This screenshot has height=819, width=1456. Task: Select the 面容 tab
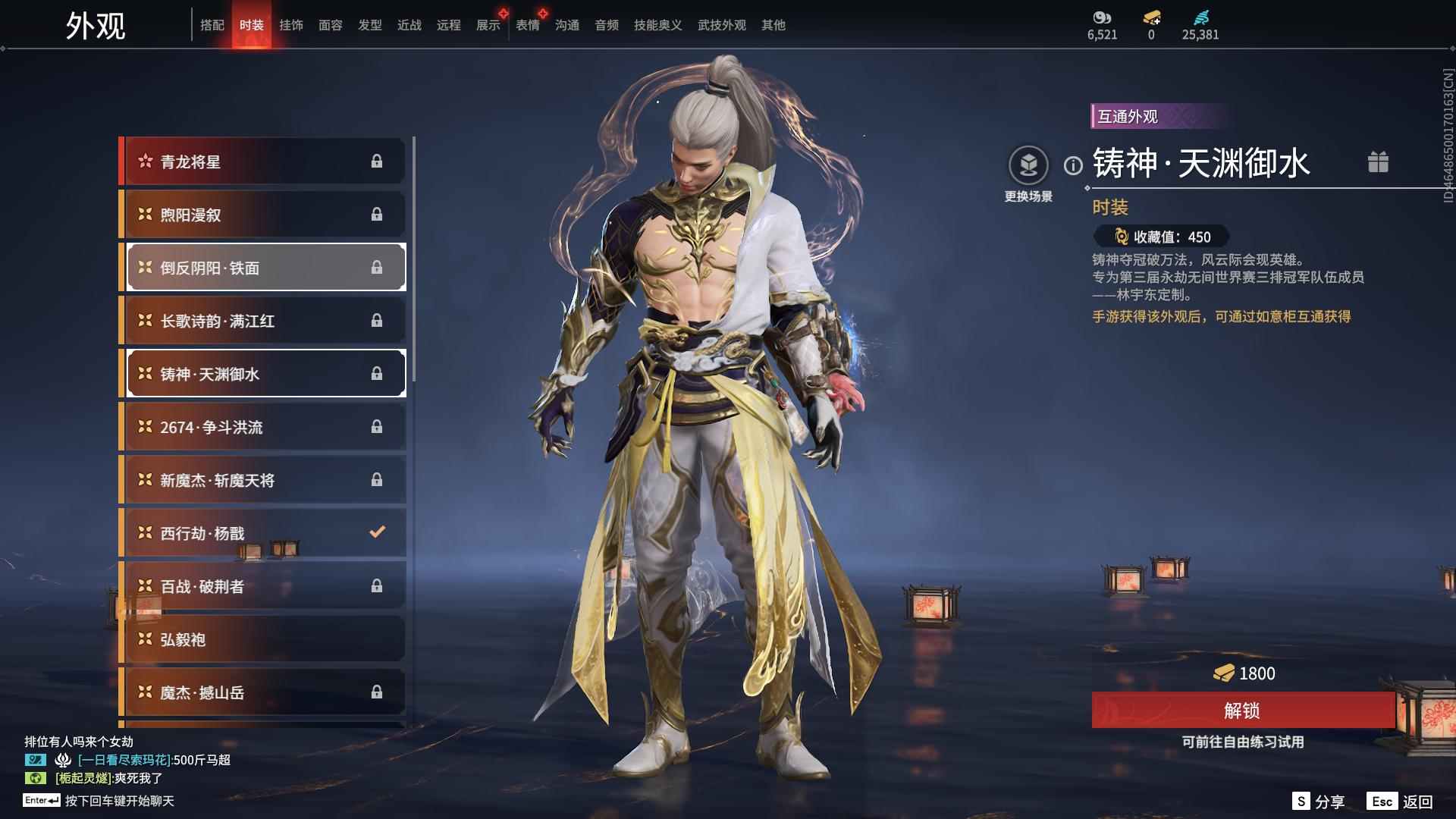tap(330, 25)
